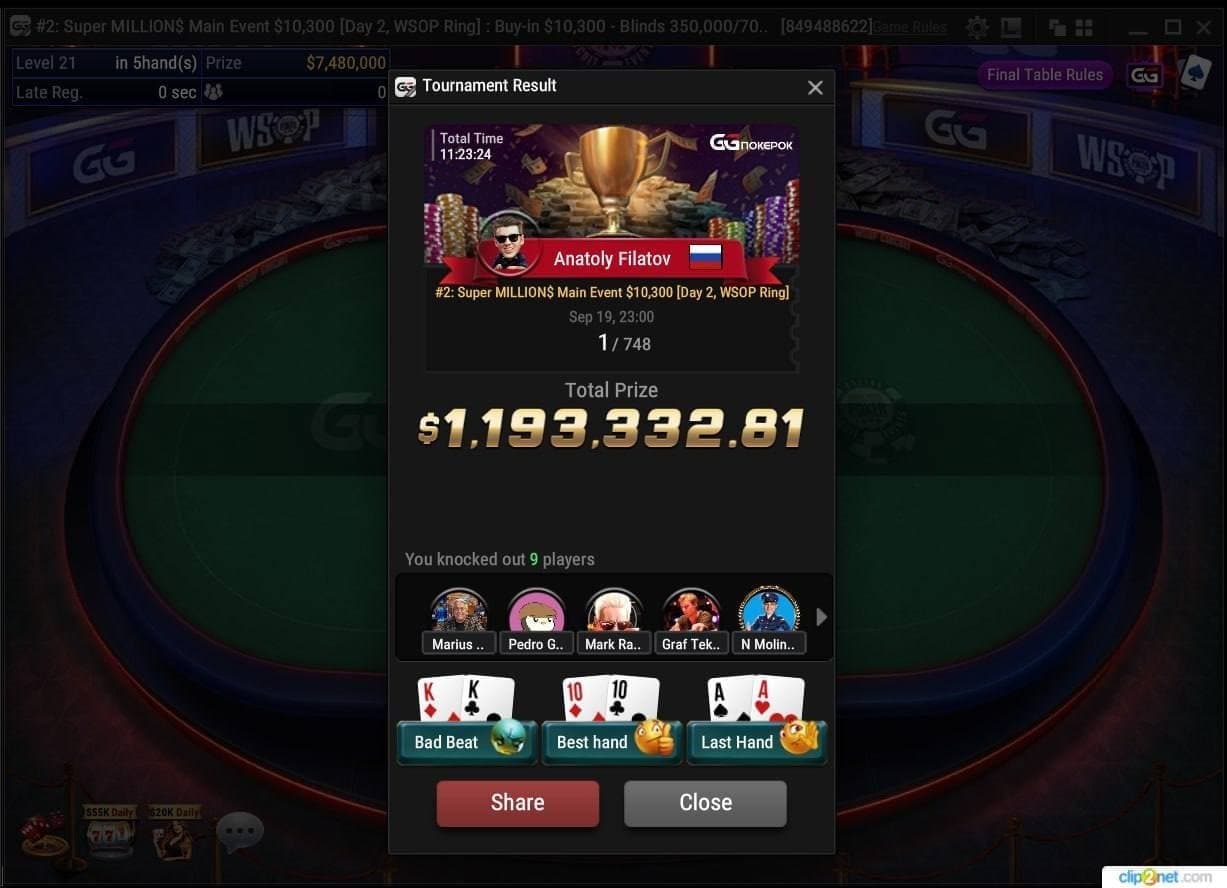Open the Final Table Rules

coord(1044,75)
